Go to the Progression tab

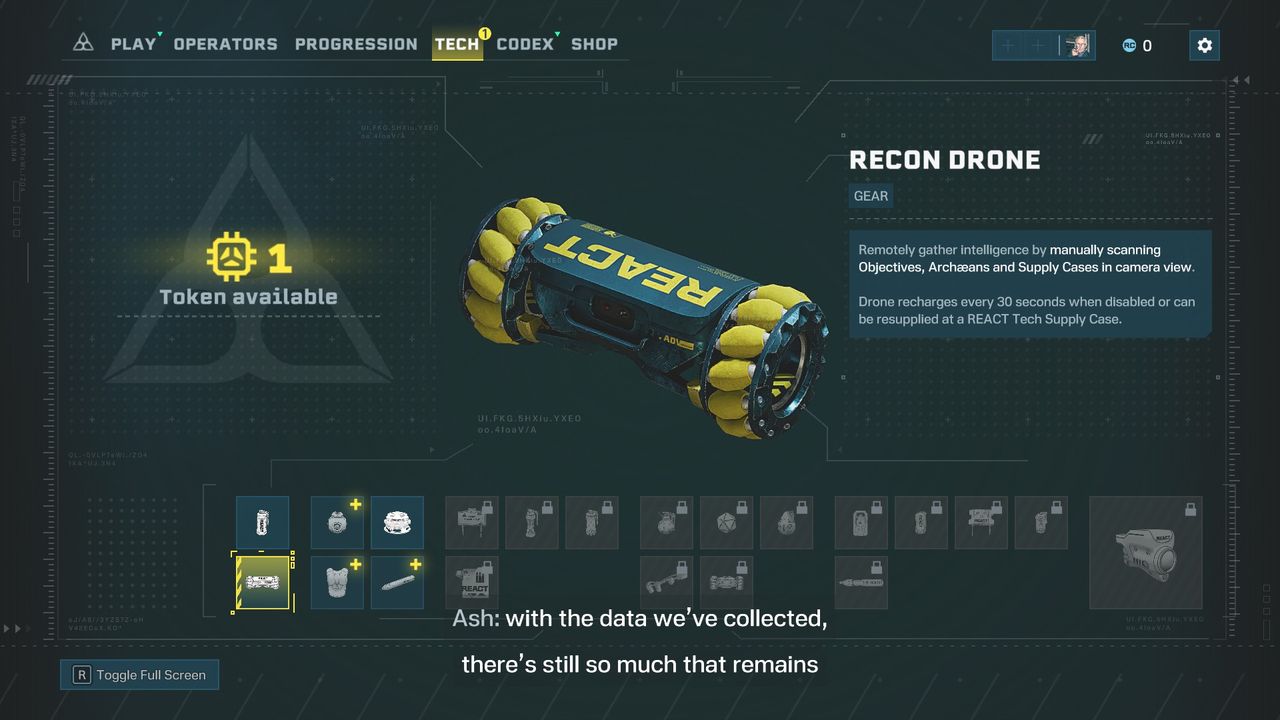(x=356, y=44)
